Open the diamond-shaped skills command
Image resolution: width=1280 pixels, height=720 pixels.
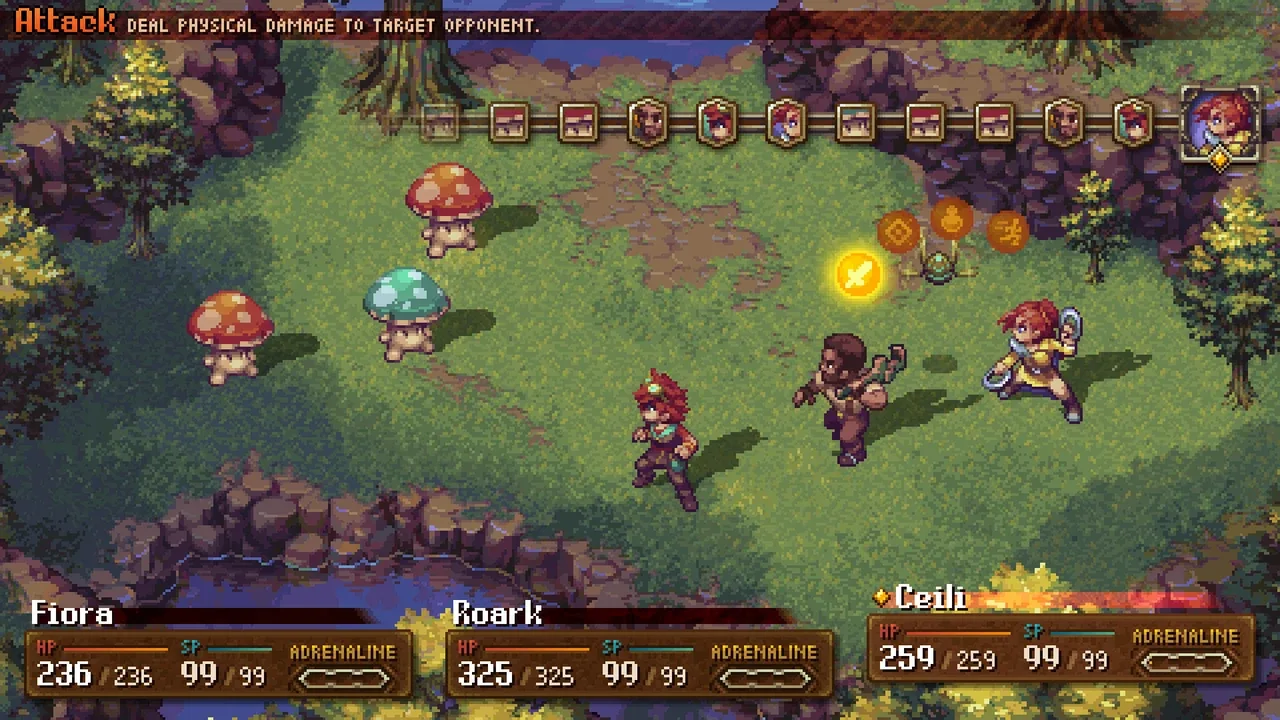898,233
